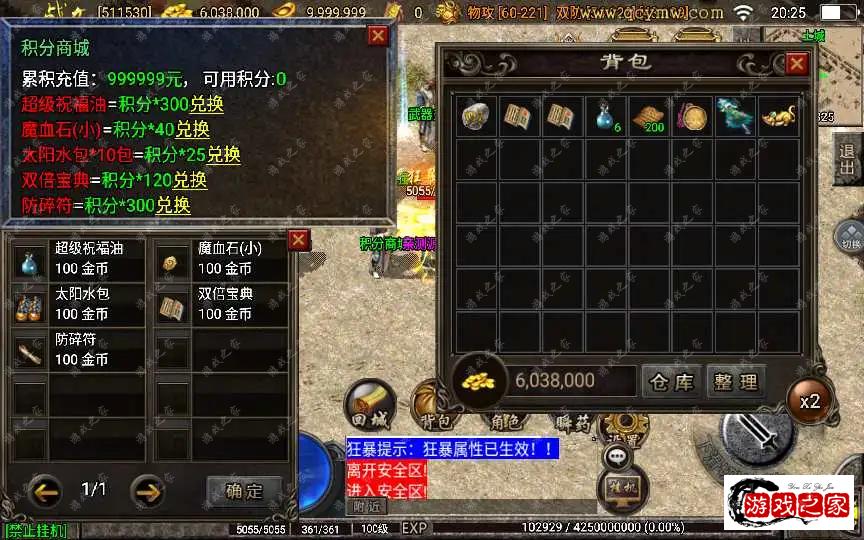Close the 积分商城 points shop panel
The image size is (864, 540).
(377, 36)
